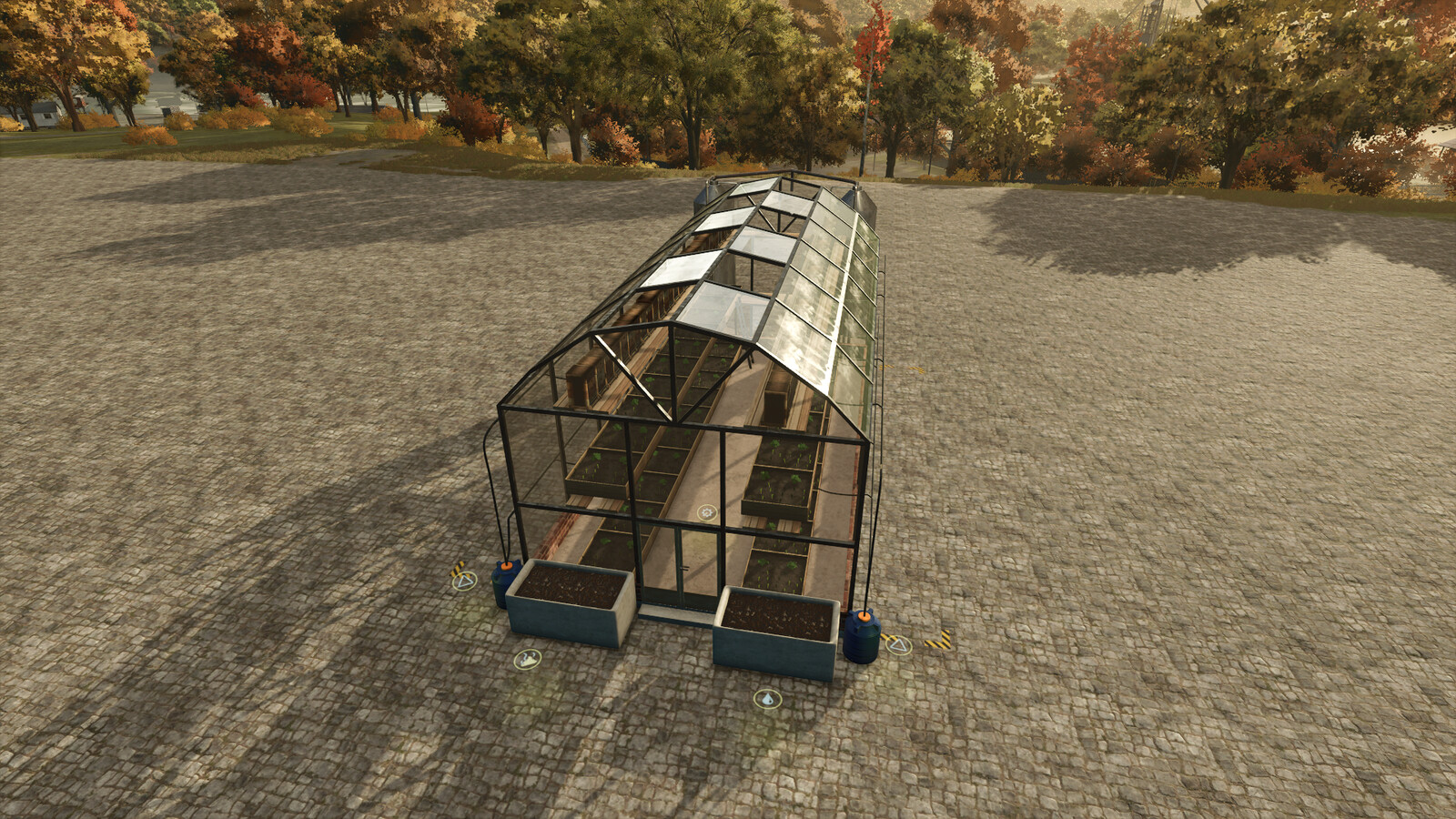Screen dimensions: 1456x819
Task: Click the orange cap on the right barrel
Action: (864, 618)
